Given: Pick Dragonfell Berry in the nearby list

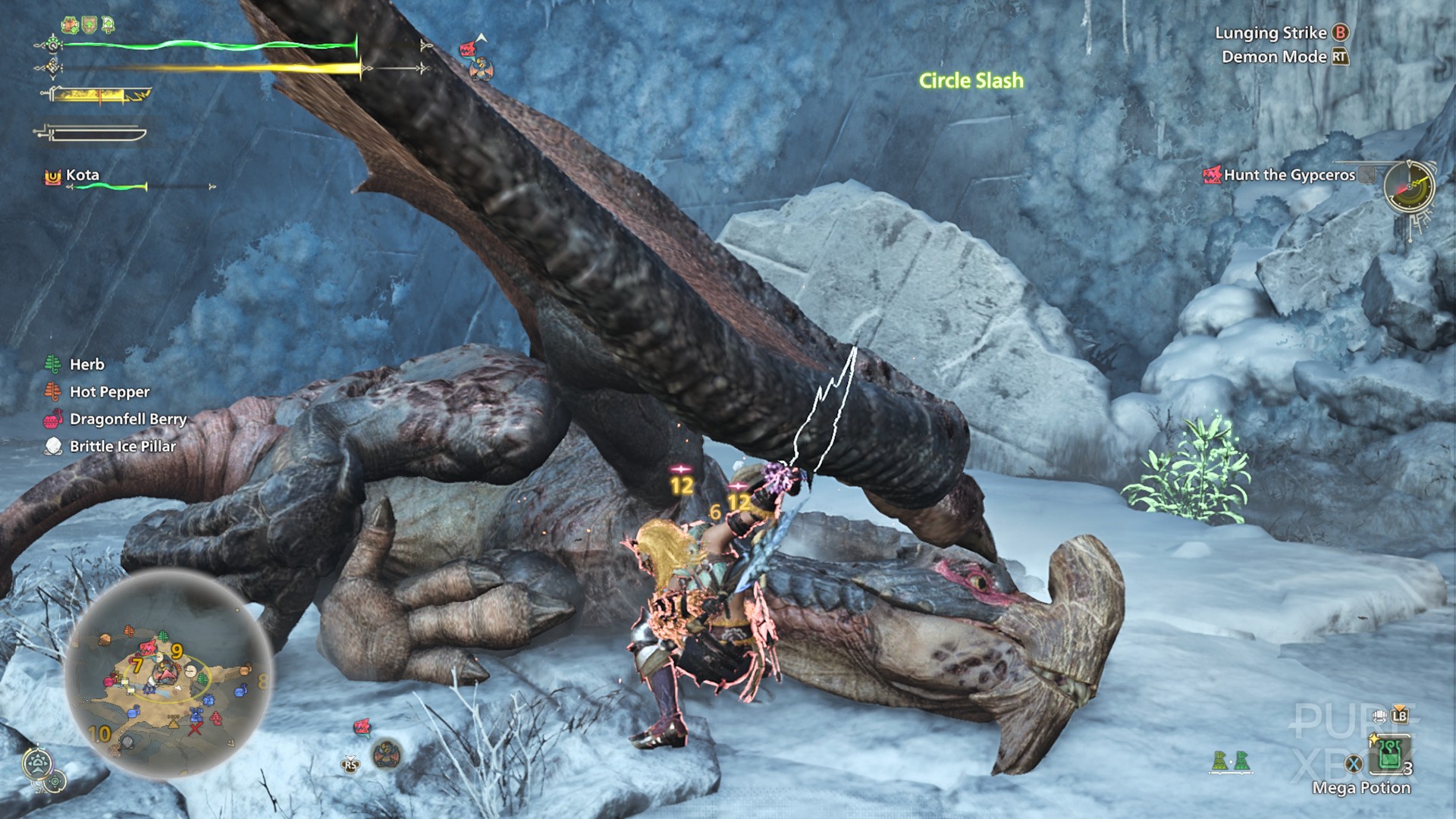Looking at the screenshot, I should point(127,419).
